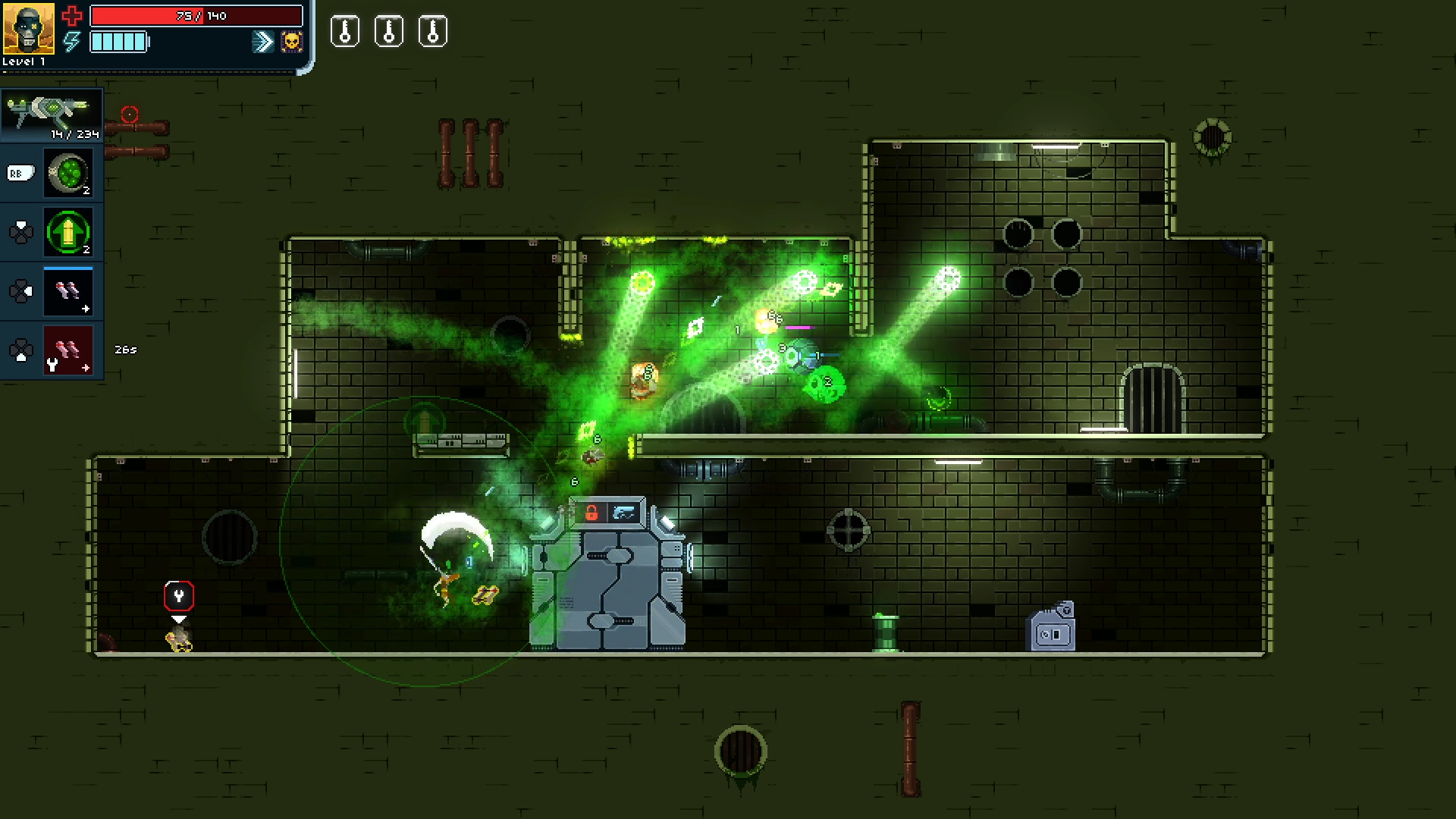
Task: Activate the green bullet upgrade ability
Action: (x=68, y=231)
